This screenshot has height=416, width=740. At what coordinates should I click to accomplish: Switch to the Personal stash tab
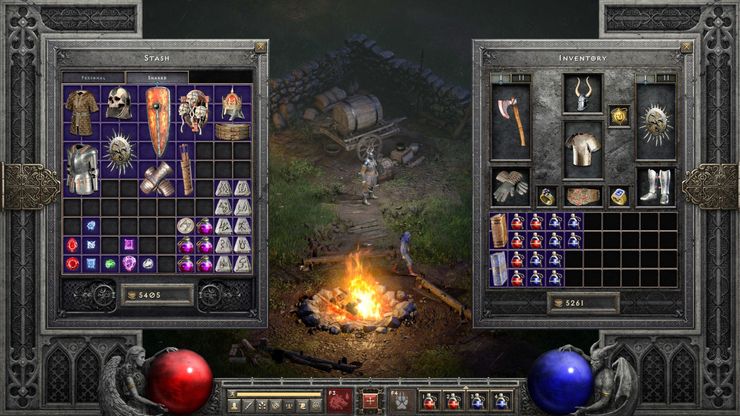(x=93, y=77)
